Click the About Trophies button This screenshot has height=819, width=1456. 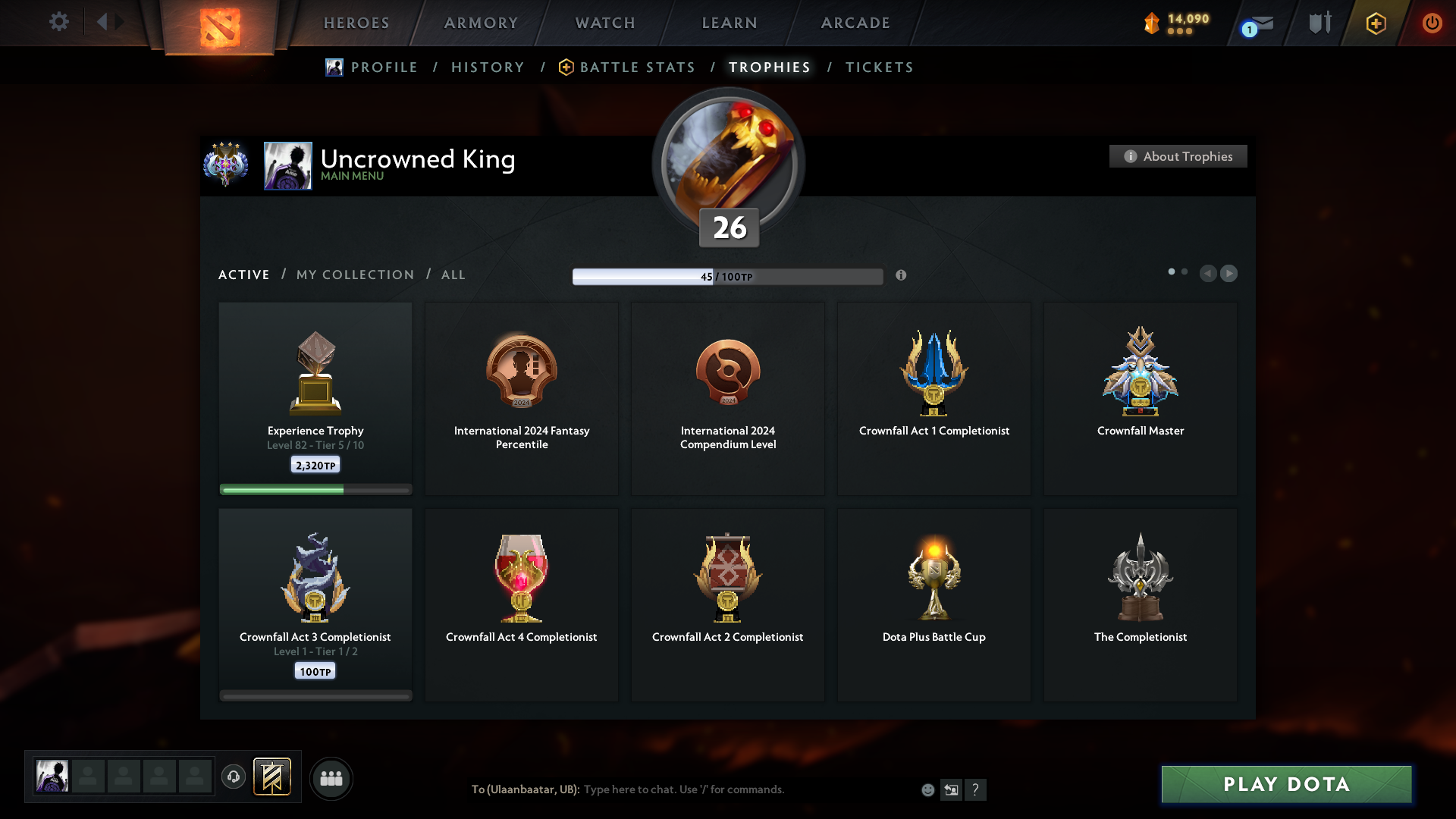pos(1178,156)
